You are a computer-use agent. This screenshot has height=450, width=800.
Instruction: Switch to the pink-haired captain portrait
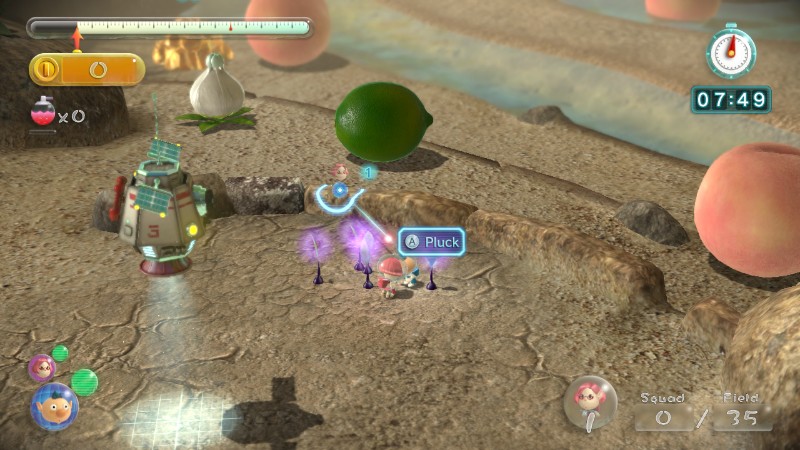41,368
